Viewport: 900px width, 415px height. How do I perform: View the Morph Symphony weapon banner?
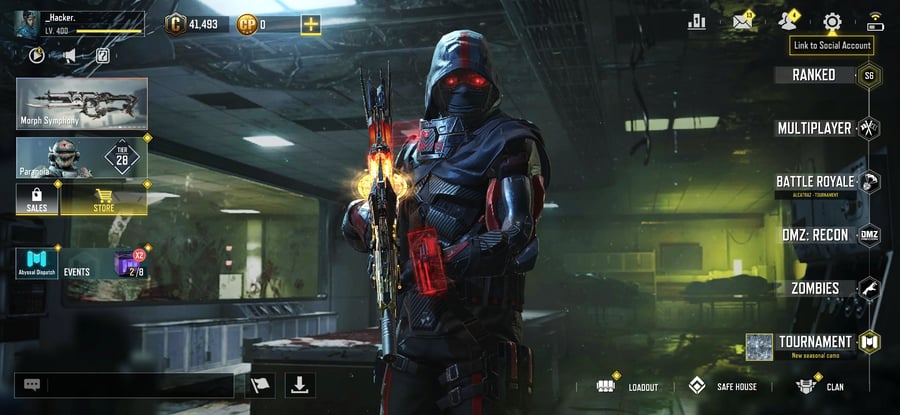tap(82, 104)
